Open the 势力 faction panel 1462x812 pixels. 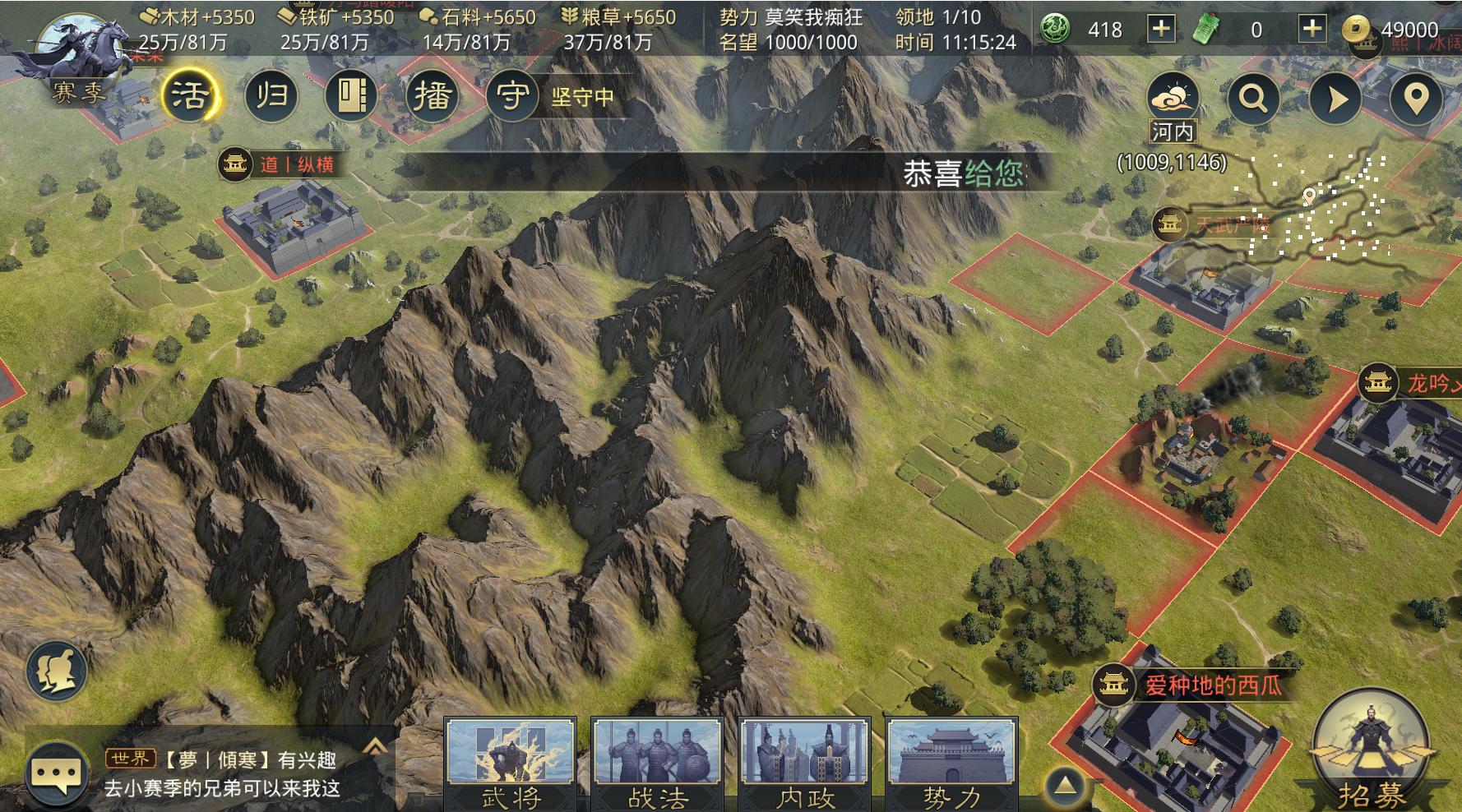point(951,764)
